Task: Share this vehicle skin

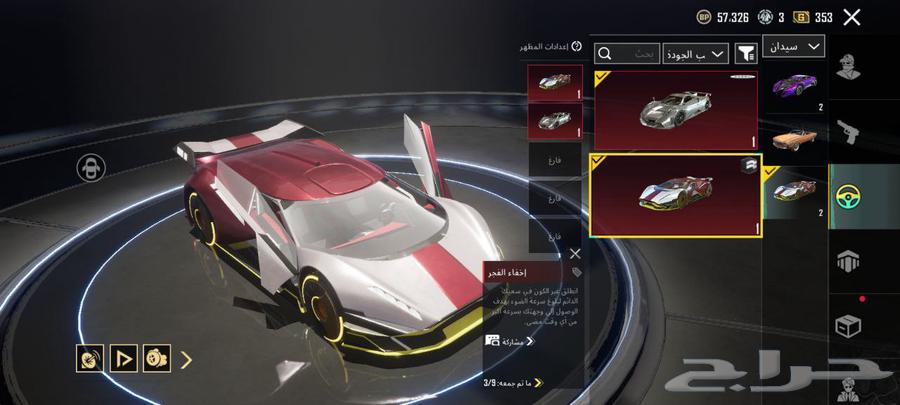Action: pyautogui.click(x=510, y=340)
